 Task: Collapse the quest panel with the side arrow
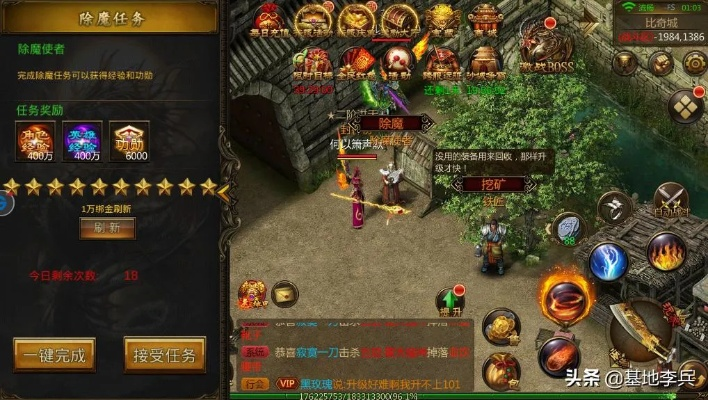[x=223, y=189]
